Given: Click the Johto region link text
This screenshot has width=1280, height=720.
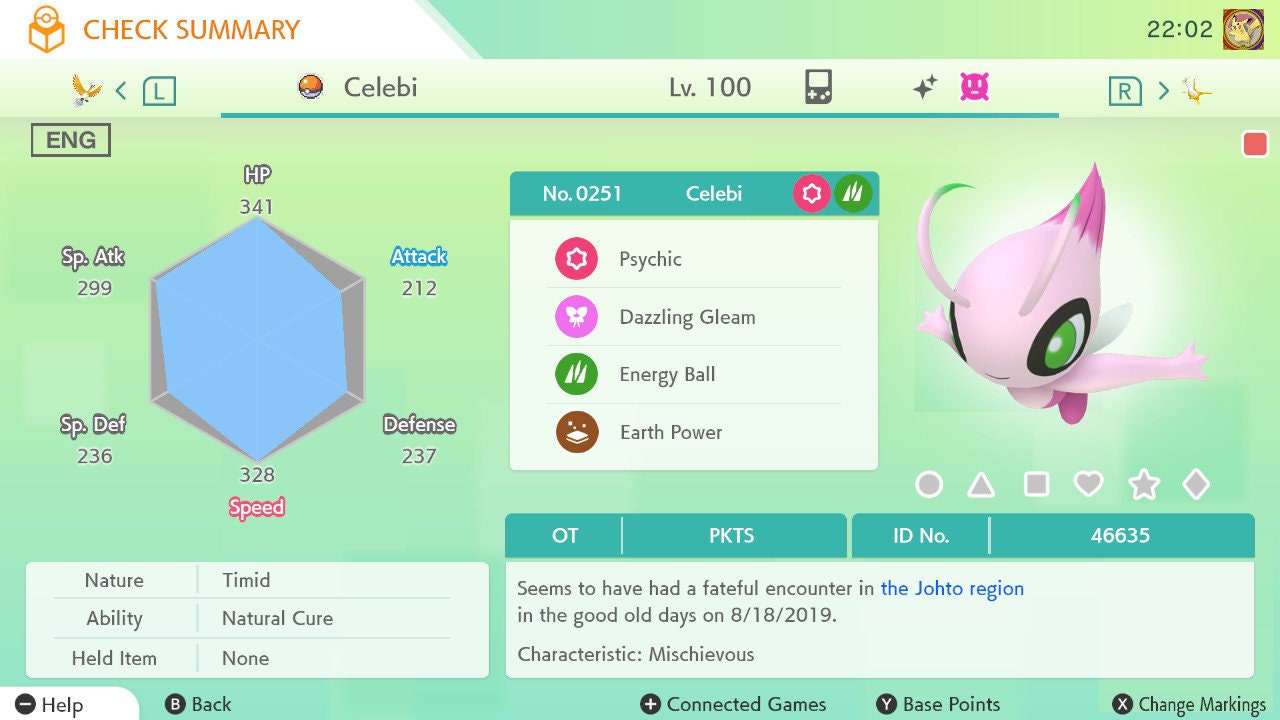Looking at the screenshot, I should click(x=951, y=589).
